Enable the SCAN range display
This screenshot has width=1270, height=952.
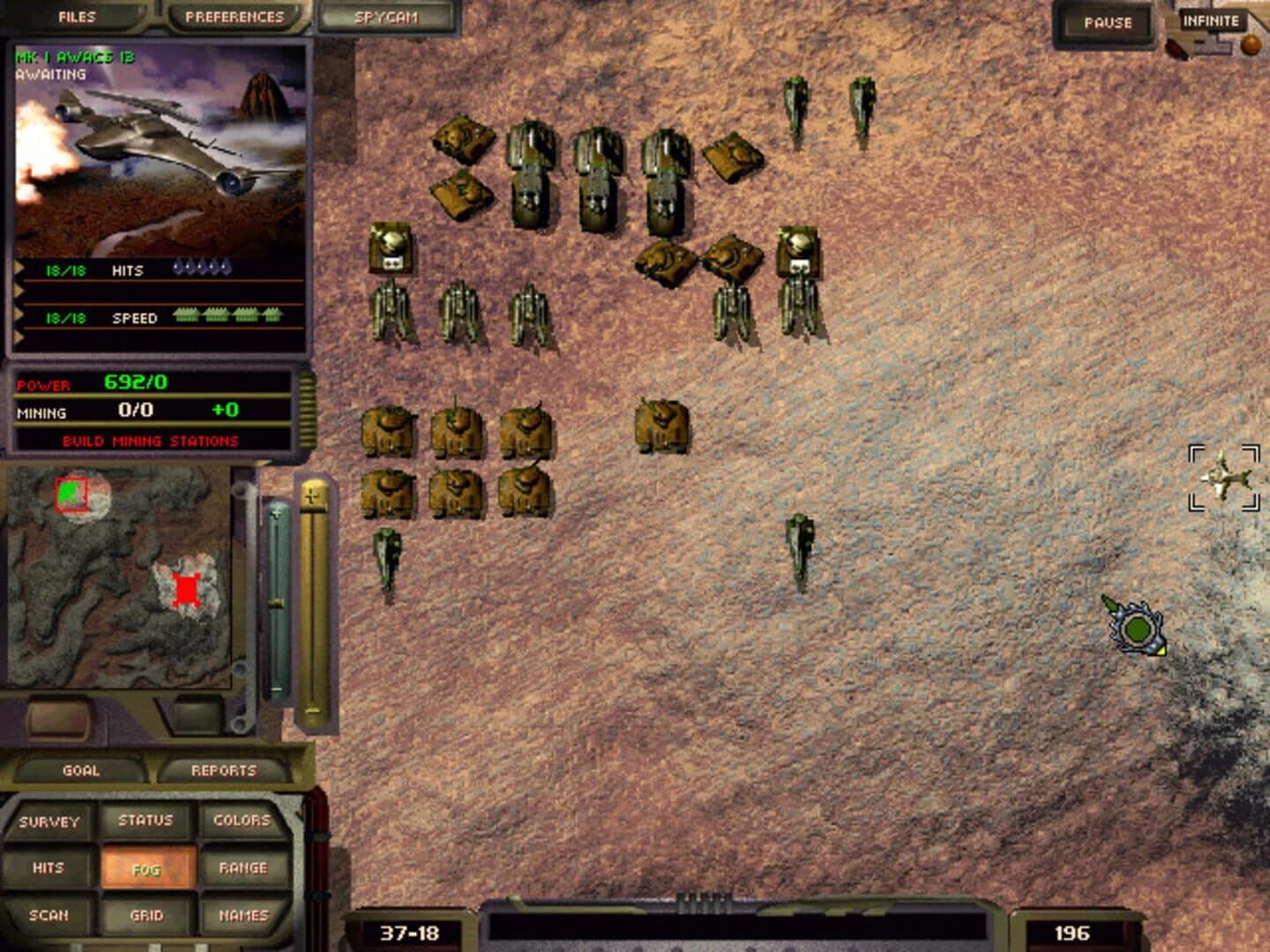49,915
